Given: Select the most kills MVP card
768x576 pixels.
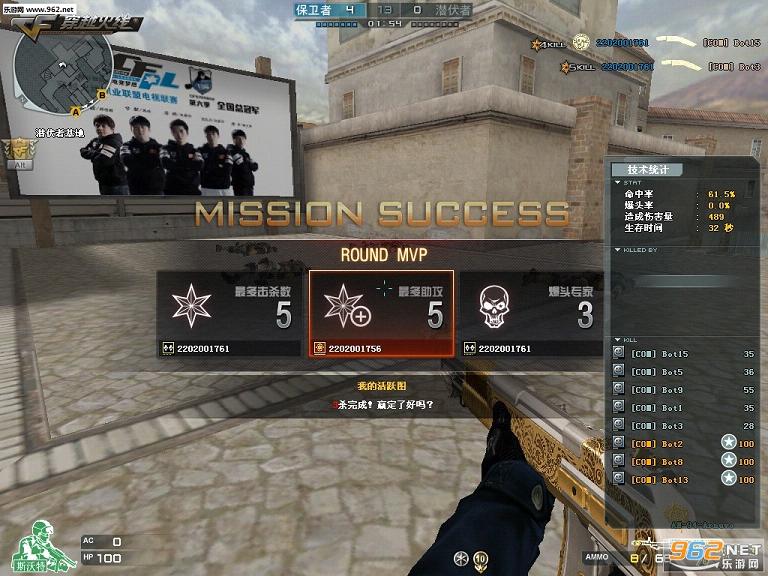Looking at the screenshot, I should pos(230,314).
